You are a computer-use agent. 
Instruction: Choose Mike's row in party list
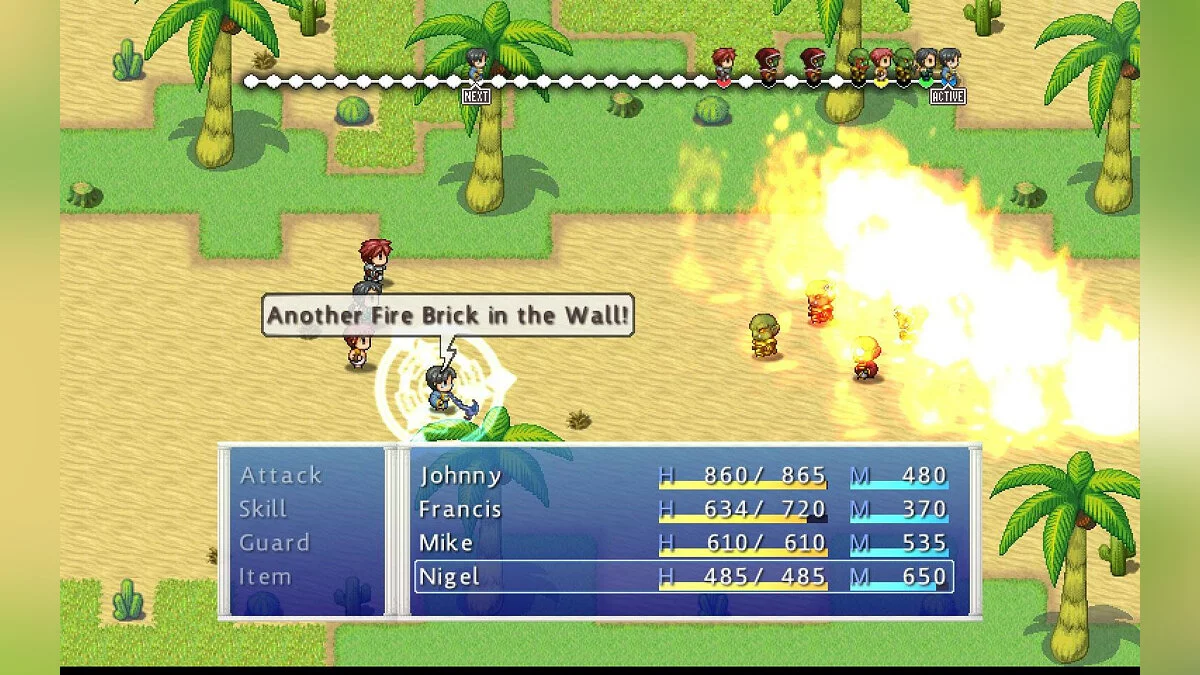[x=683, y=543]
